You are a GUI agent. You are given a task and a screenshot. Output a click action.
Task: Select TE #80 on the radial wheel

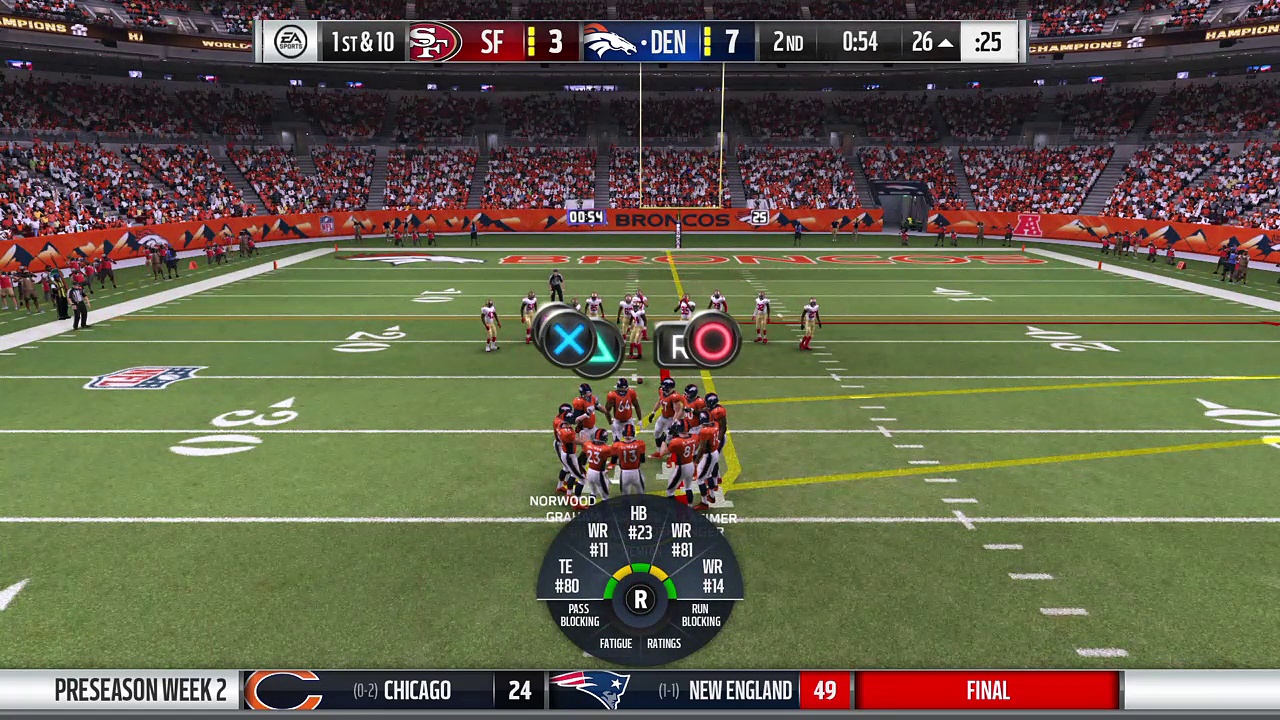566,577
